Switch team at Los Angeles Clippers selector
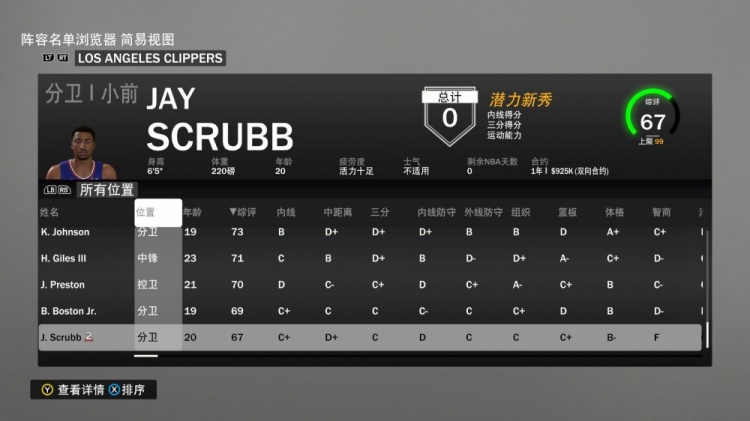750x421 pixels. point(150,58)
